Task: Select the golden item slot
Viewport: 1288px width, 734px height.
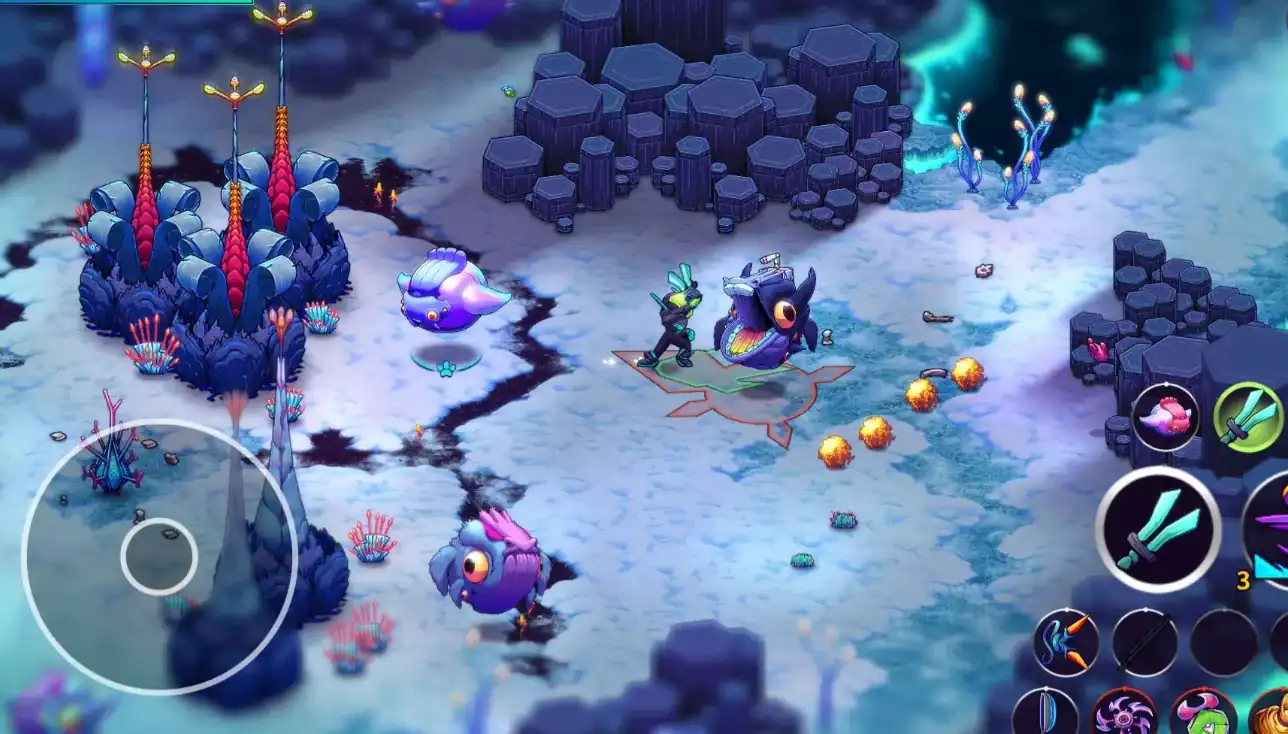Action: tap(1272, 714)
